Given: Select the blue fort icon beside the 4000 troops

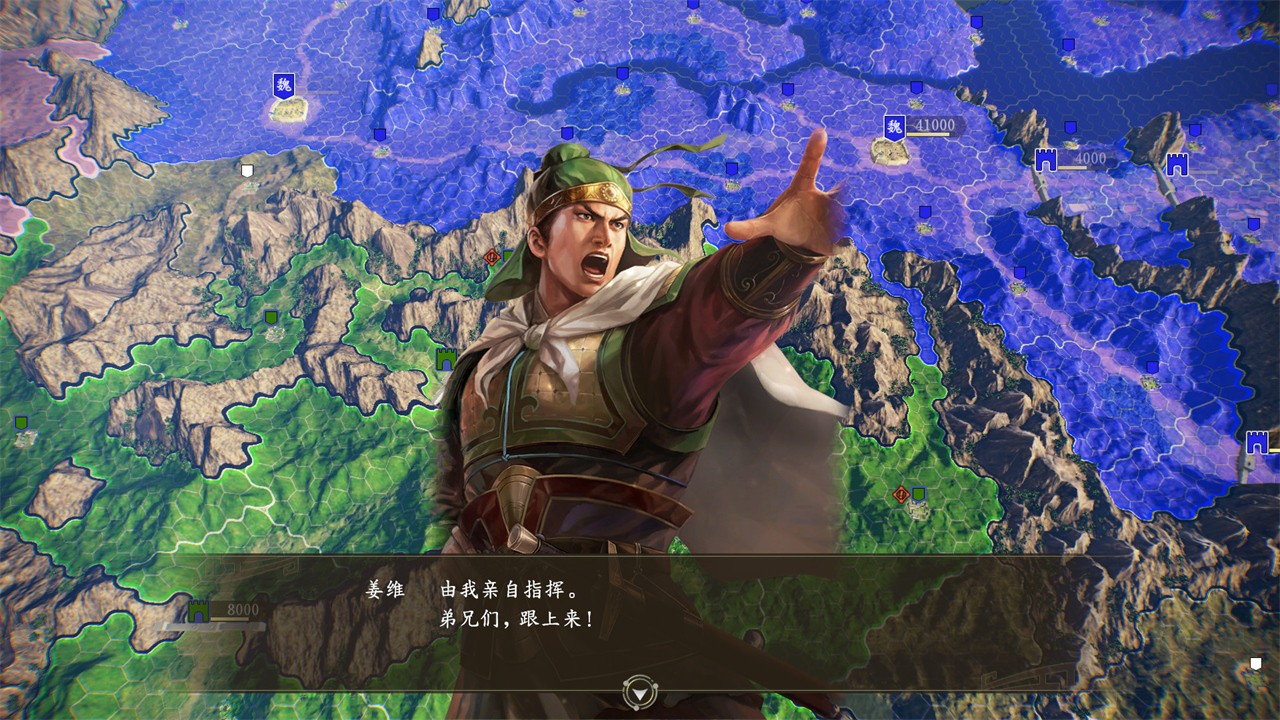Looking at the screenshot, I should pyautogui.click(x=1046, y=158).
